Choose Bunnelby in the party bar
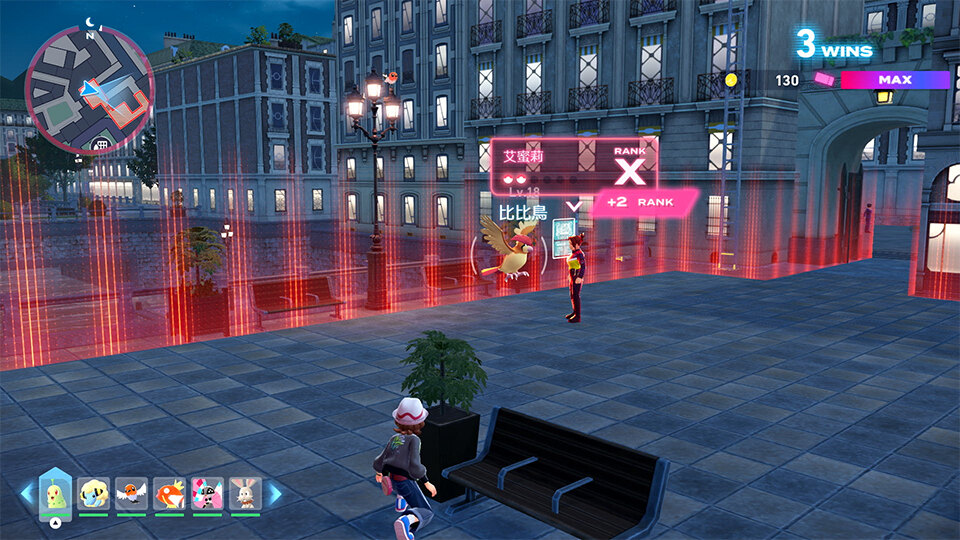 [245, 493]
